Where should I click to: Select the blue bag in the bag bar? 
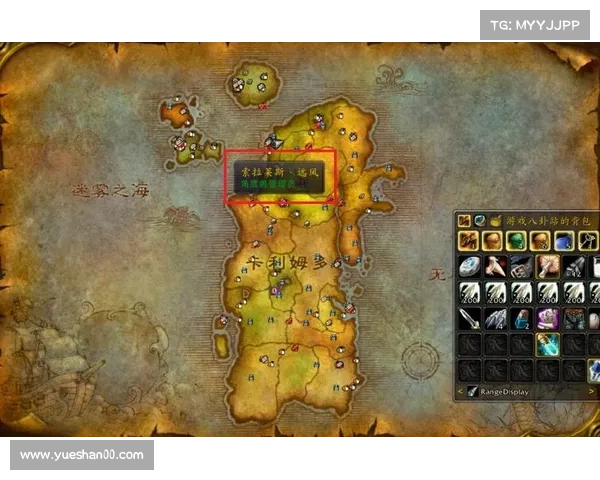pos(566,241)
